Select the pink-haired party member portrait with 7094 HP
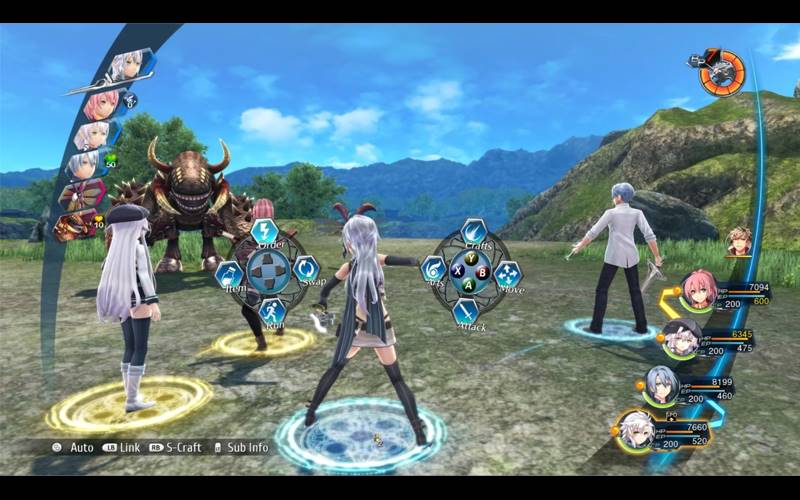This screenshot has height=500, width=800. tap(696, 291)
